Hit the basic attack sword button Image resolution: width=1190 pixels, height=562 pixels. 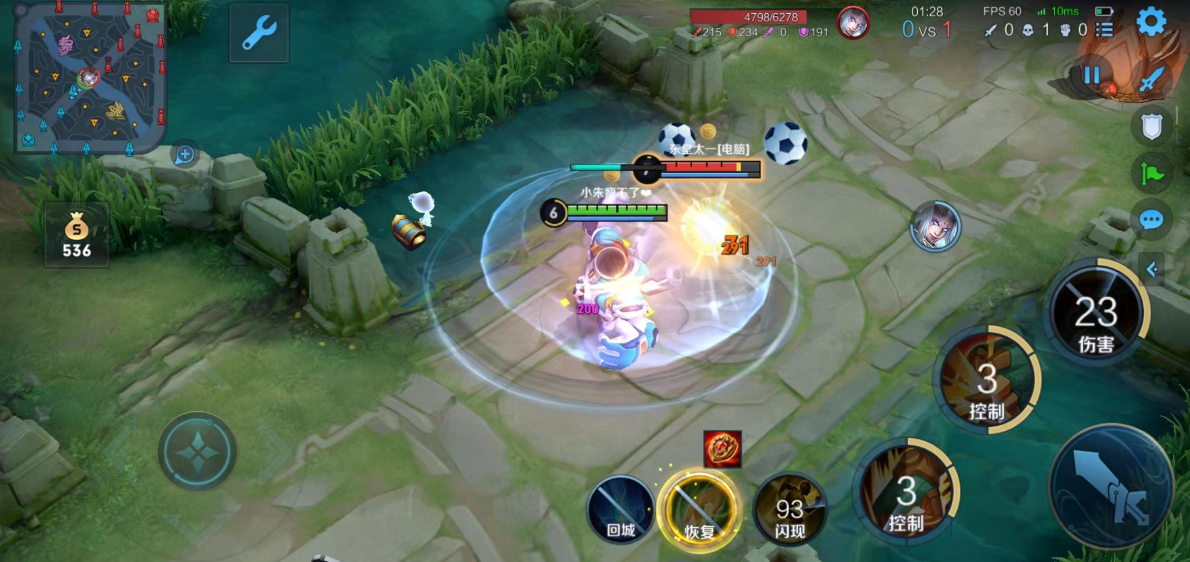point(1111,486)
